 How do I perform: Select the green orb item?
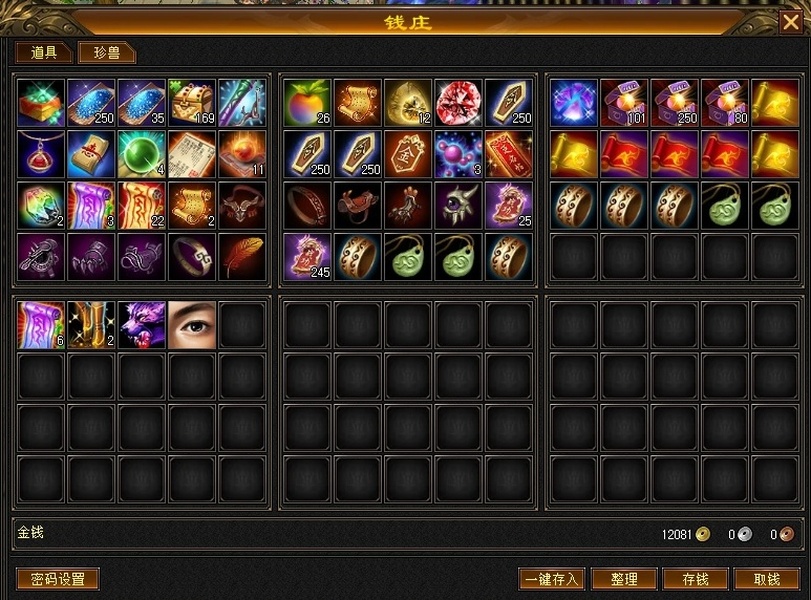coord(142,154)
